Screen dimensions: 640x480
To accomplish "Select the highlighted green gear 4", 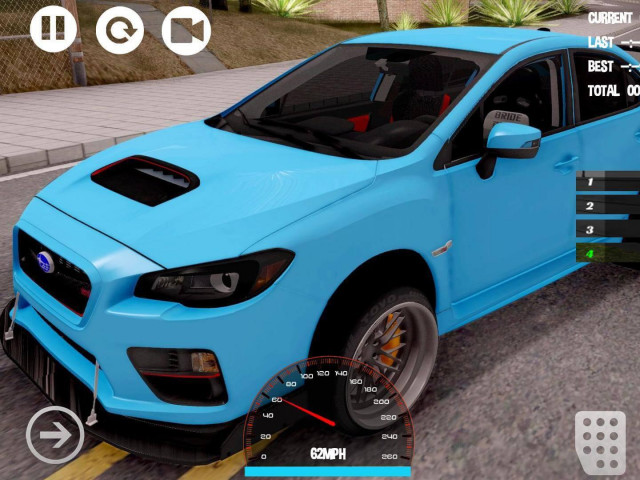I will point(607,253).
